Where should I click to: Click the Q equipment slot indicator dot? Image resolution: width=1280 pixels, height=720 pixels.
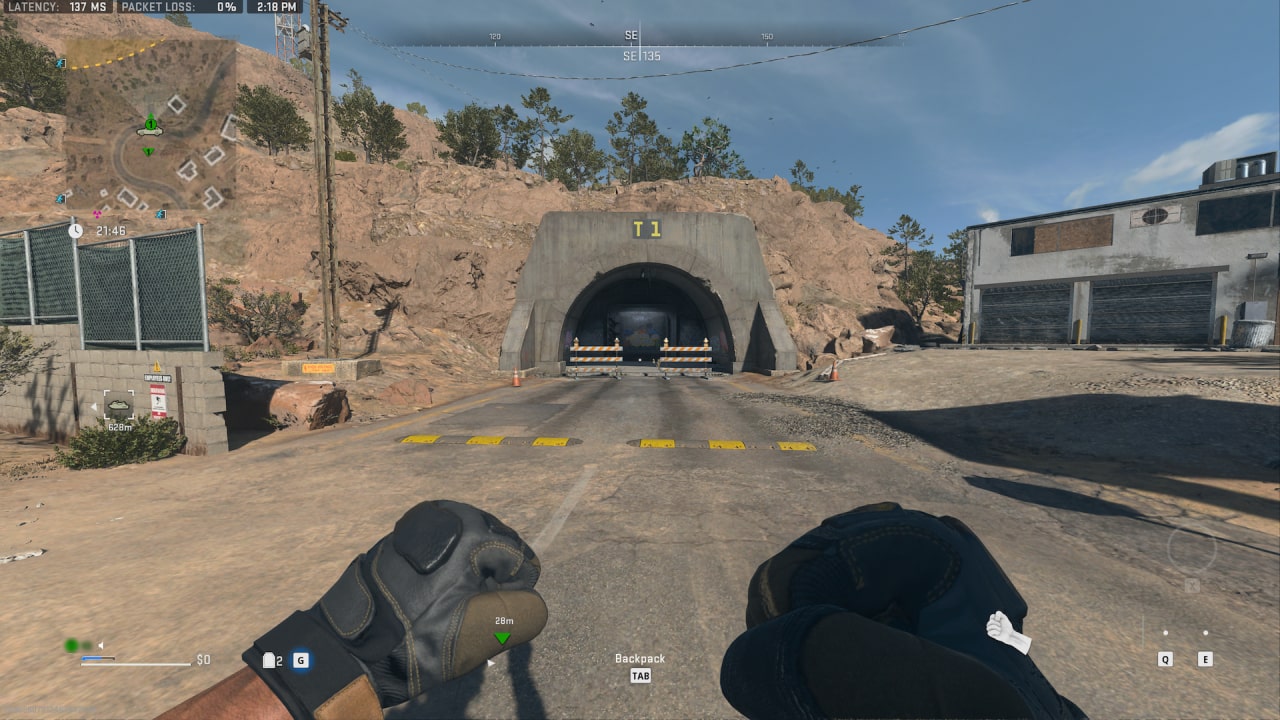click(x=1164, y=632)
